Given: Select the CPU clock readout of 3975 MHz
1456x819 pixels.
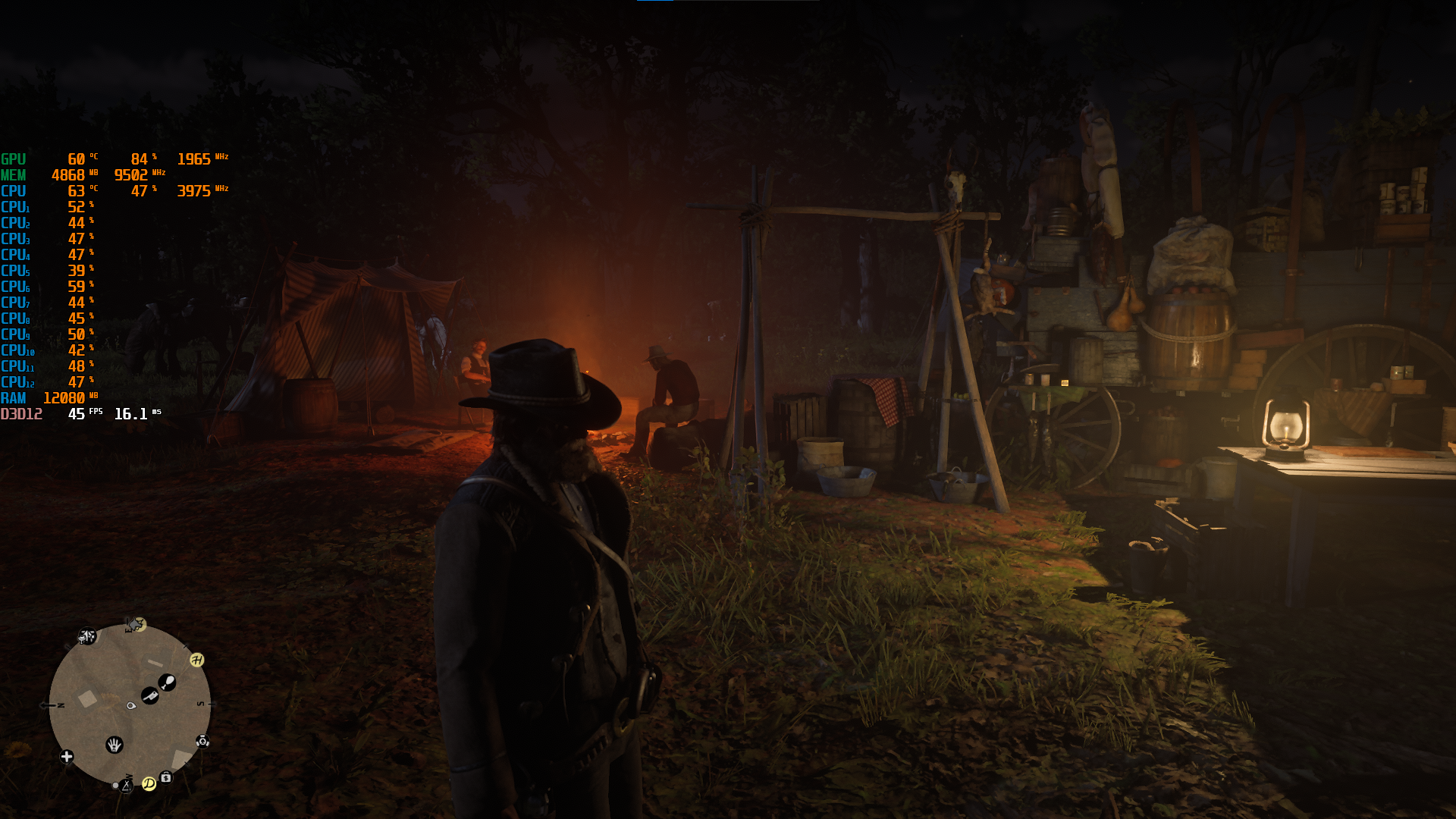Looking at the screenshot, I should point(194,191).
